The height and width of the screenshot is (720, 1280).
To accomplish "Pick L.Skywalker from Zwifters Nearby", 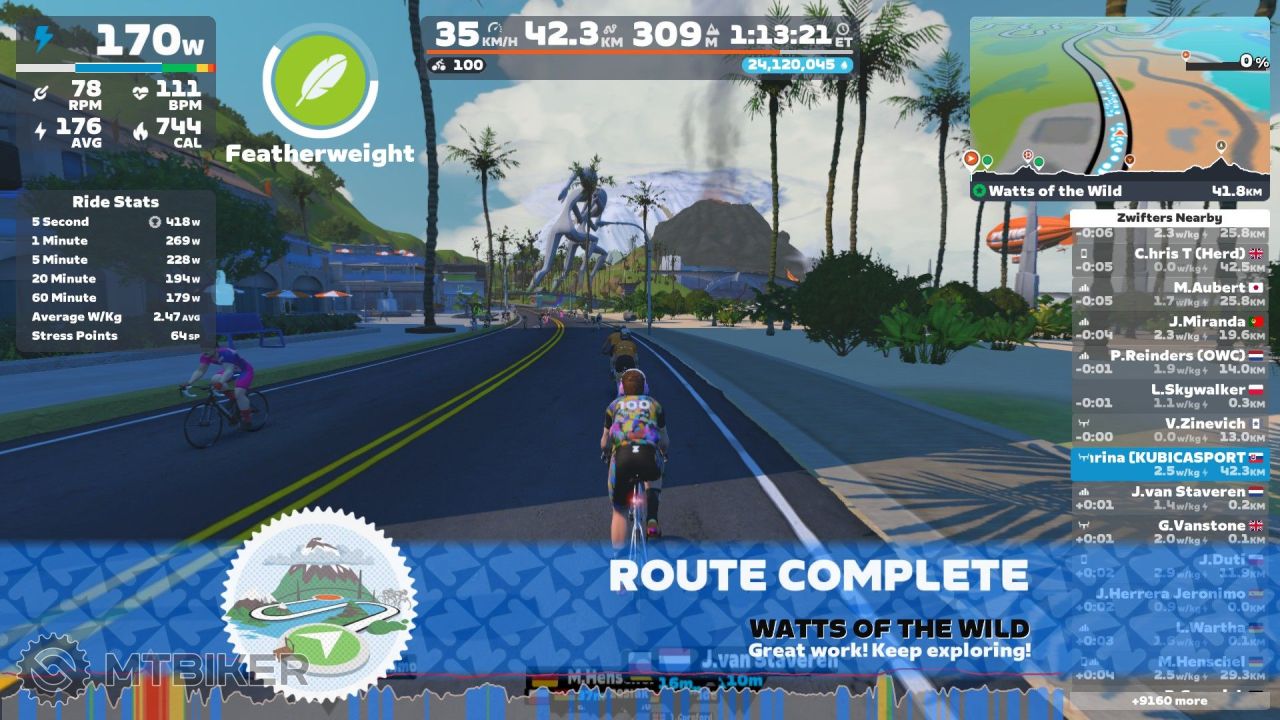I will (x=1169, y=396).
